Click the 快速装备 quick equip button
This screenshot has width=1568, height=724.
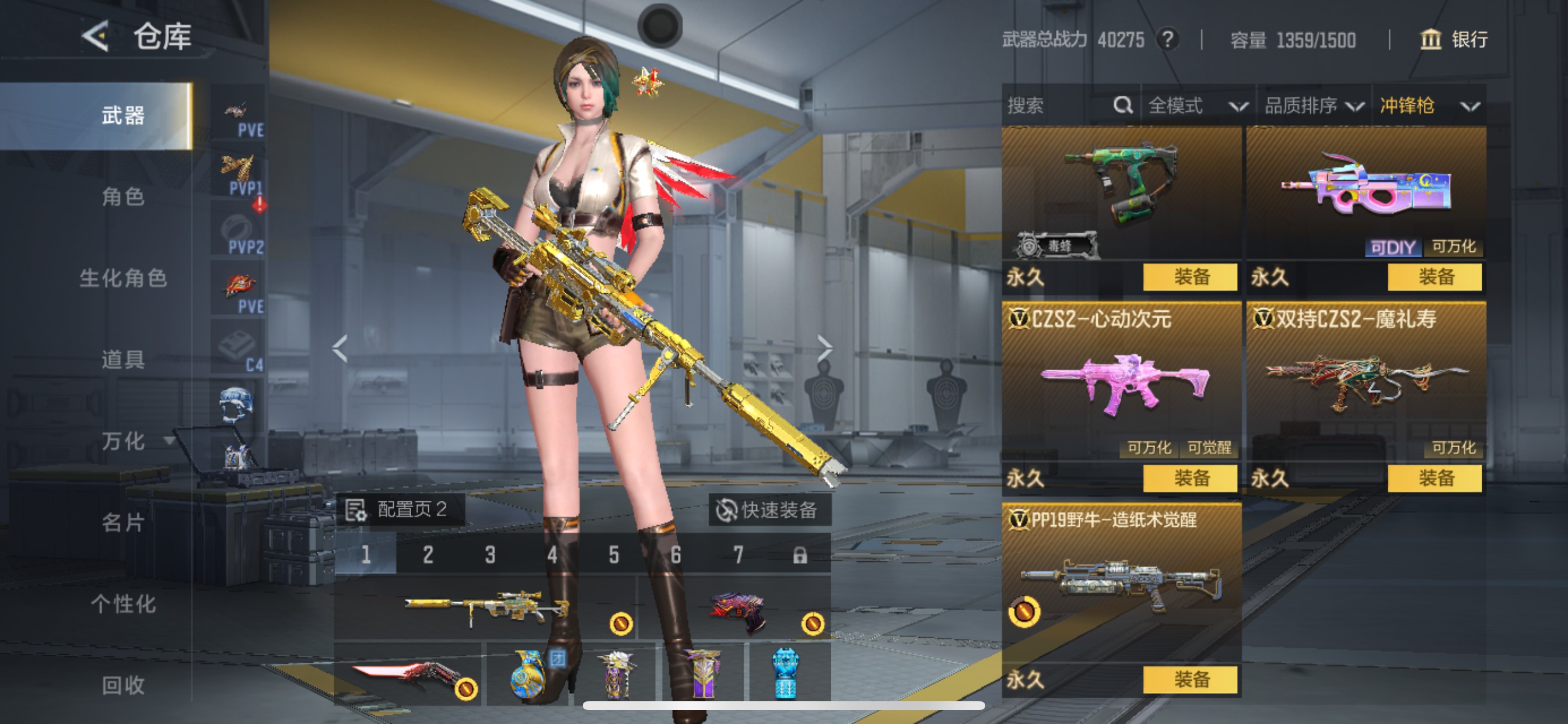click(768, 510)
